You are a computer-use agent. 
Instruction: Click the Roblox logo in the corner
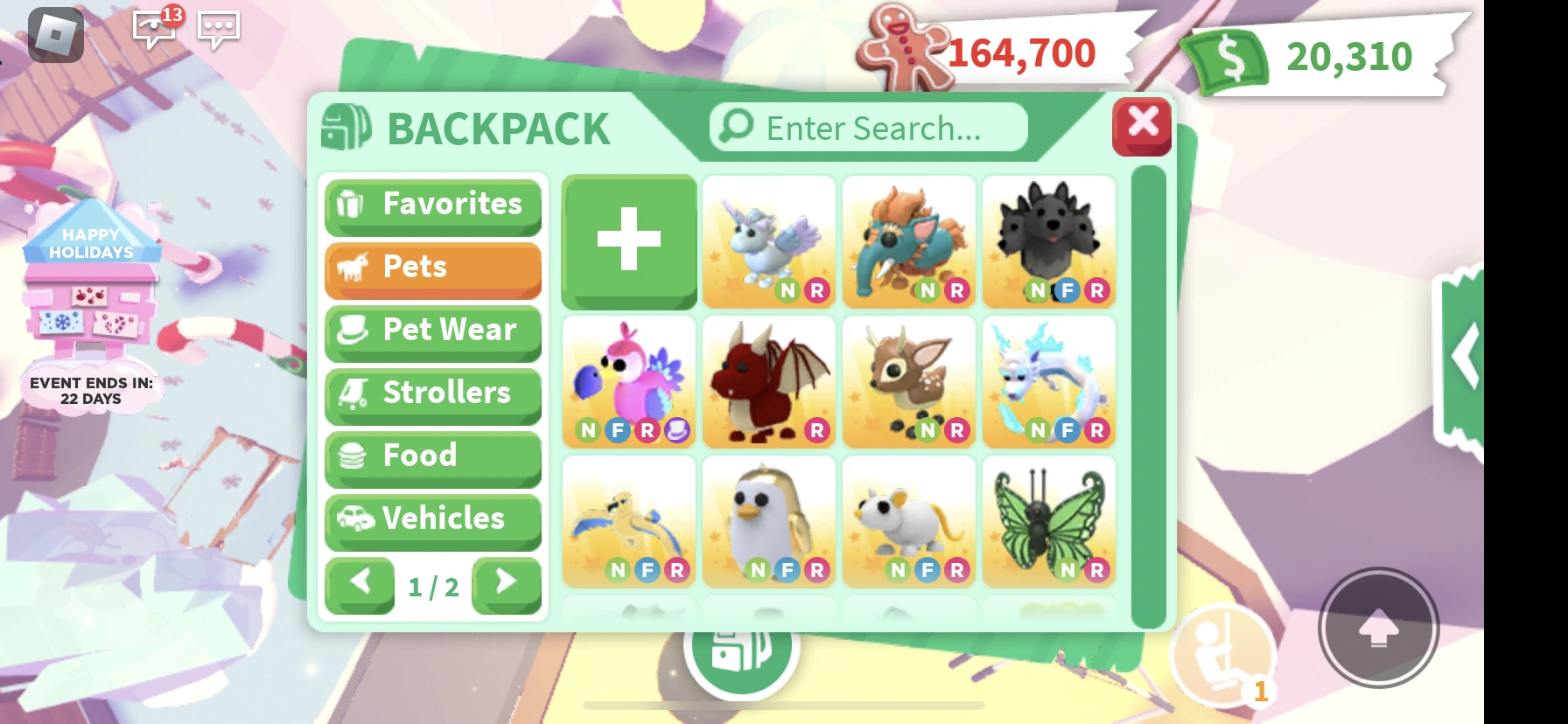56,35
